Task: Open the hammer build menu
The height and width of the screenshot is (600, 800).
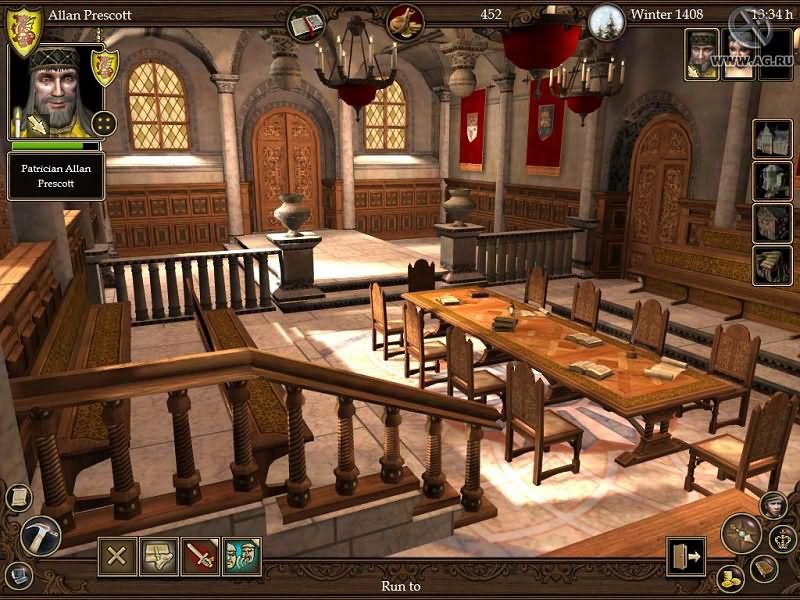Action: pyautogui.click(x=40, y=534)
